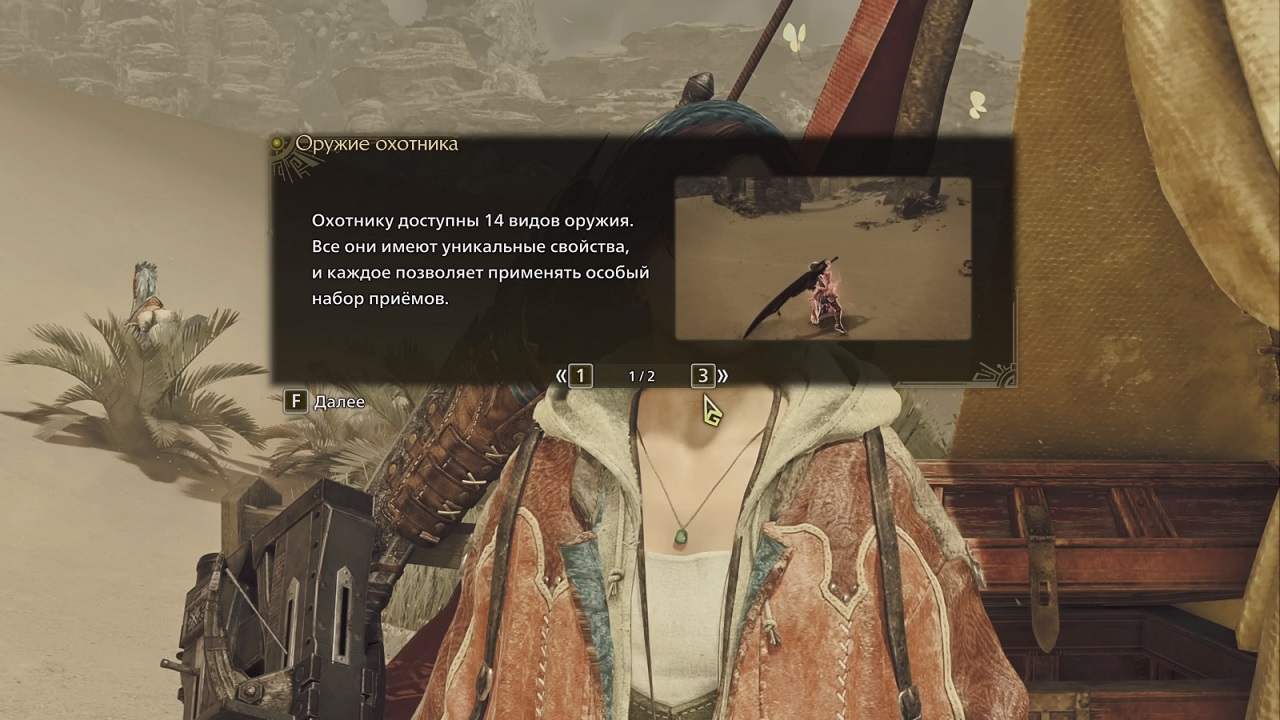Click the tutorial weapon demonstration image

pyautogui.click(x=822, y=258)
